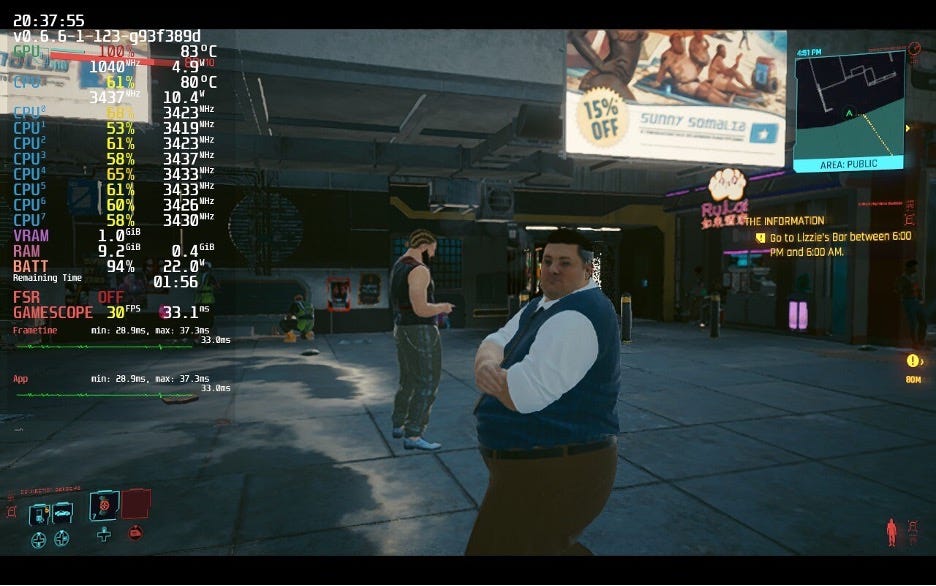Click the red standing stance figure

[x=891, y=531]
